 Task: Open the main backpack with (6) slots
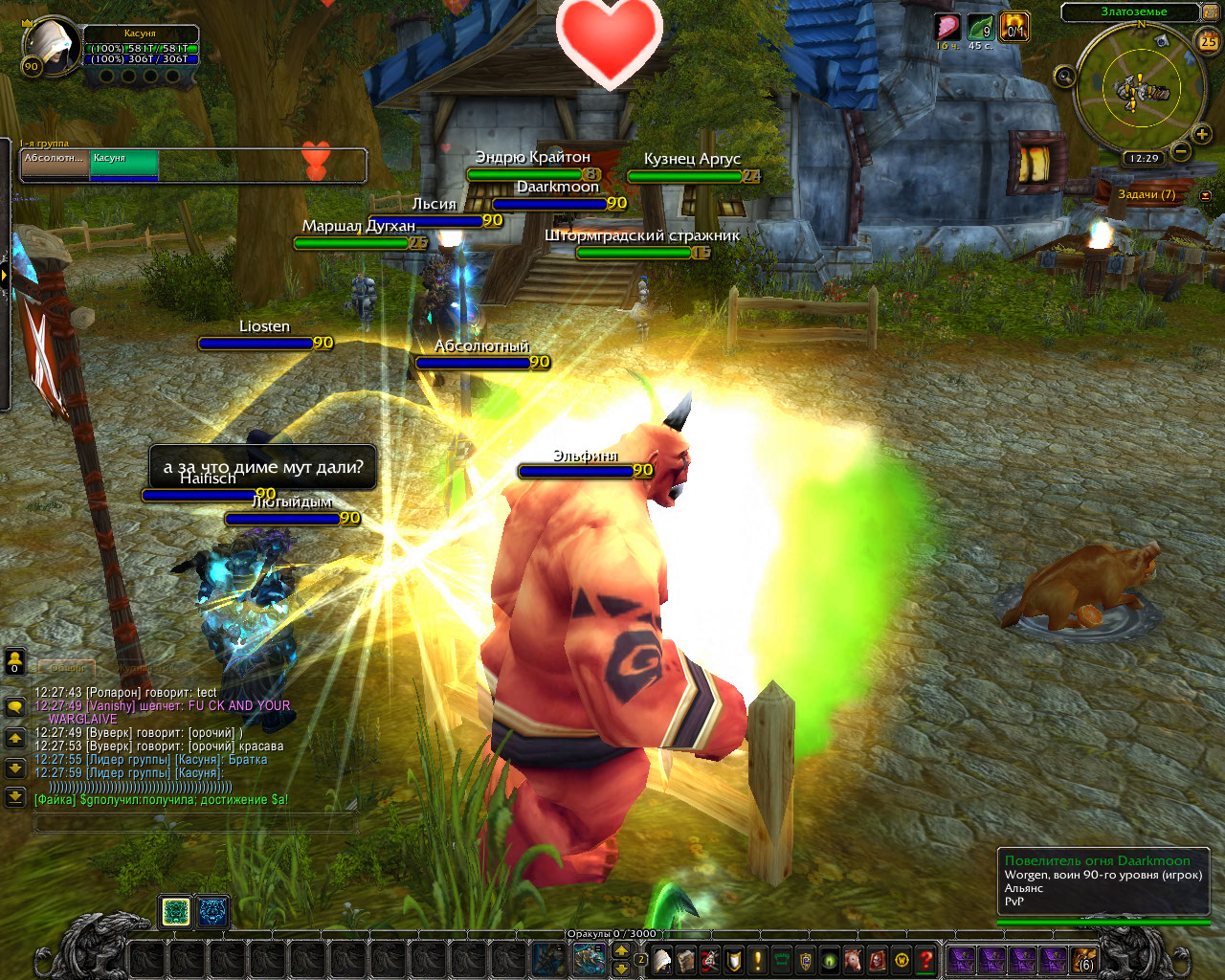1083,959
